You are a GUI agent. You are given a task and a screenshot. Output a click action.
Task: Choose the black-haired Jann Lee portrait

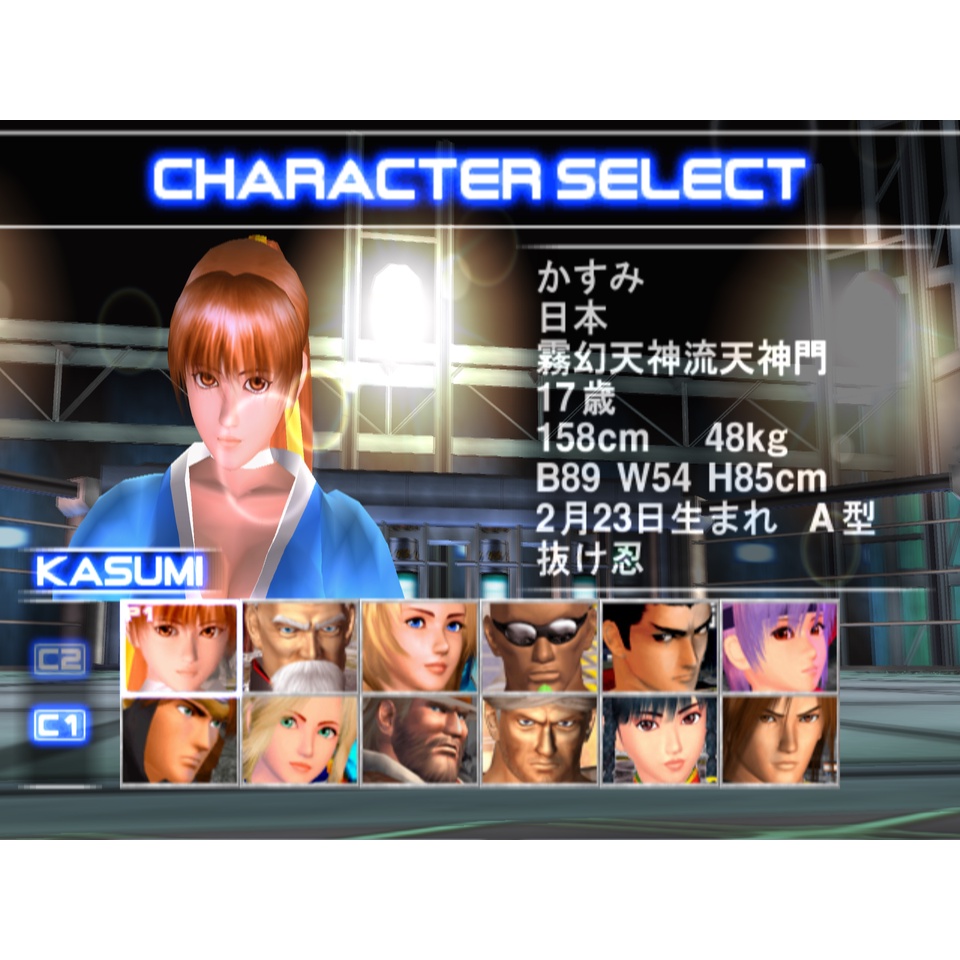[x=660, y=647]
